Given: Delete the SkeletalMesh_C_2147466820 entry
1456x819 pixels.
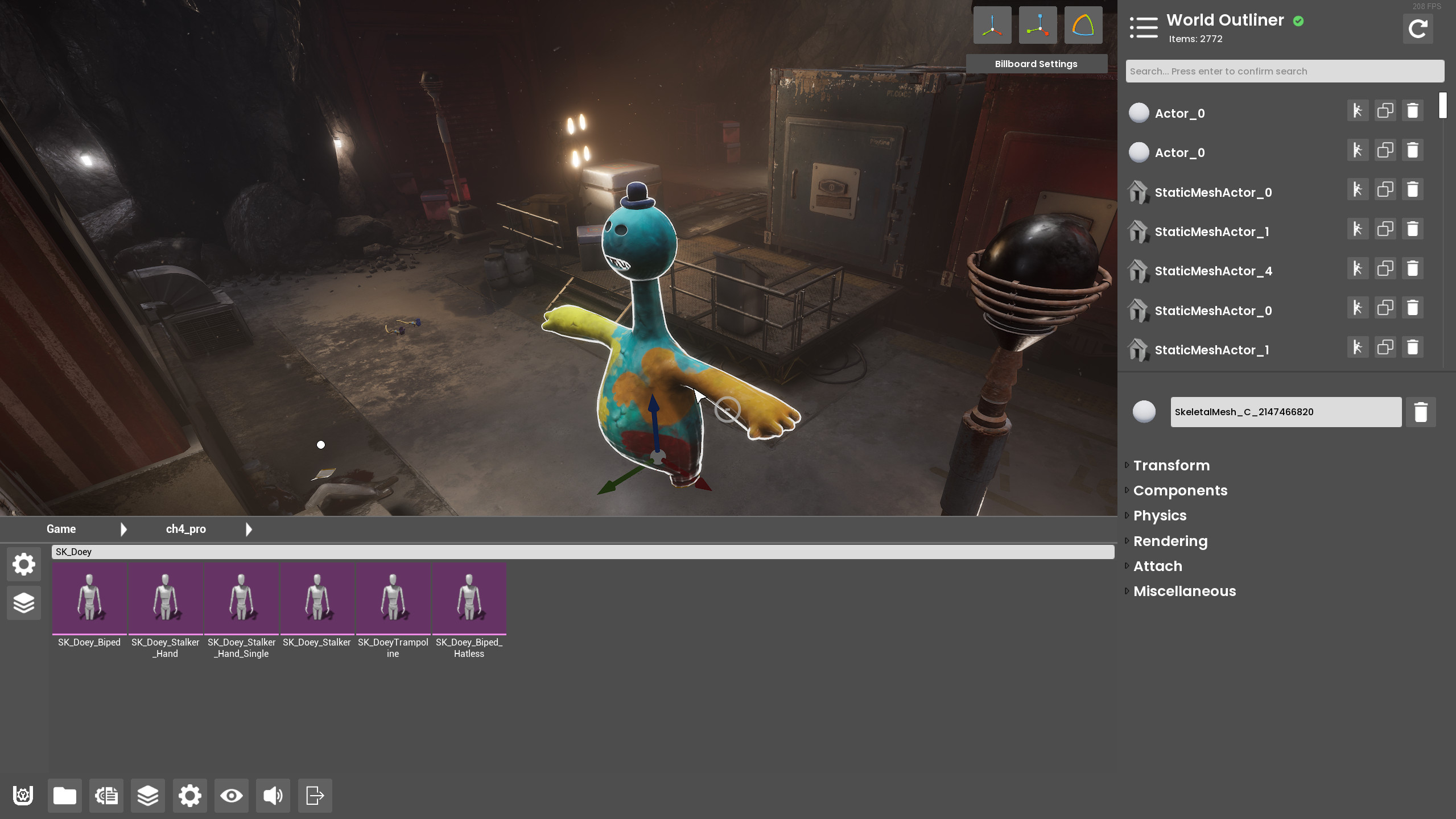Looking at the screenshot, I should 1421,411.
